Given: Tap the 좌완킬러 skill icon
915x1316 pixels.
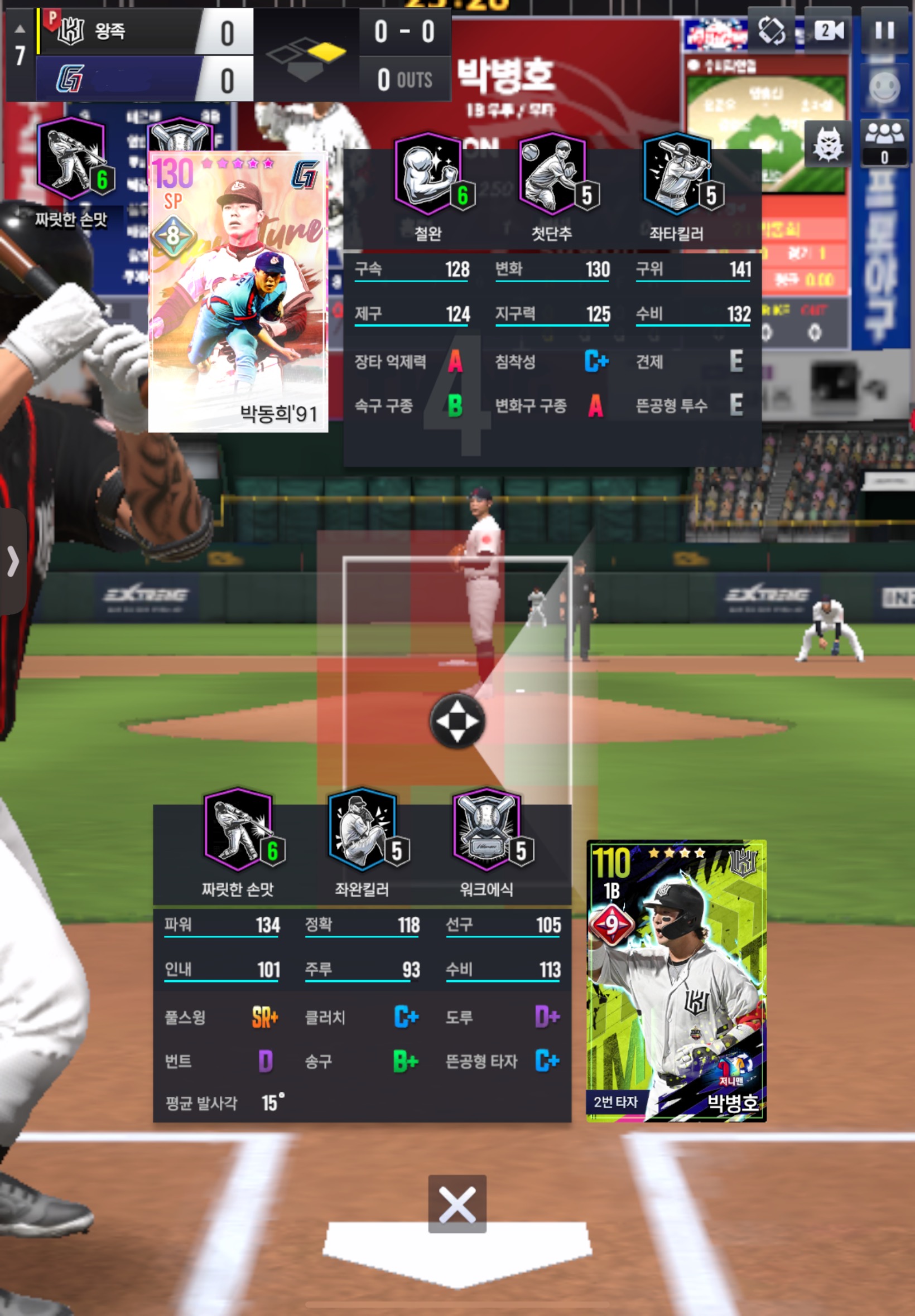Looking at the screenshot, I should 362,830.
